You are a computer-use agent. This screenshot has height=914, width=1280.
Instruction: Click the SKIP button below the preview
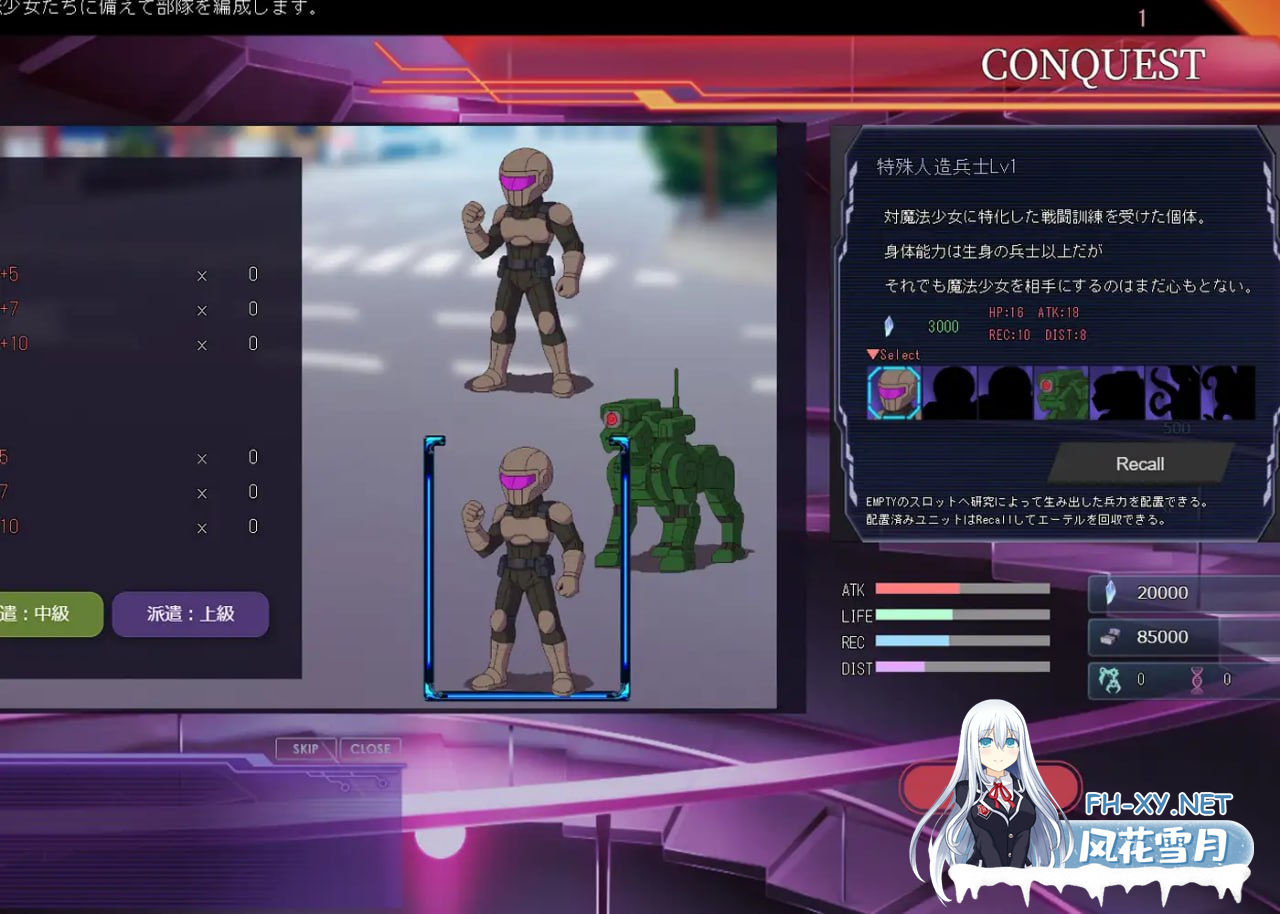coord(305,748)
